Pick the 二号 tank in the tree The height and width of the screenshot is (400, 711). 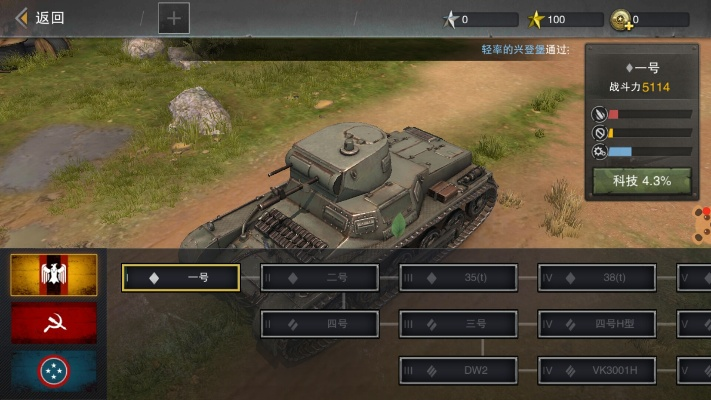click(x=320, y=277)
